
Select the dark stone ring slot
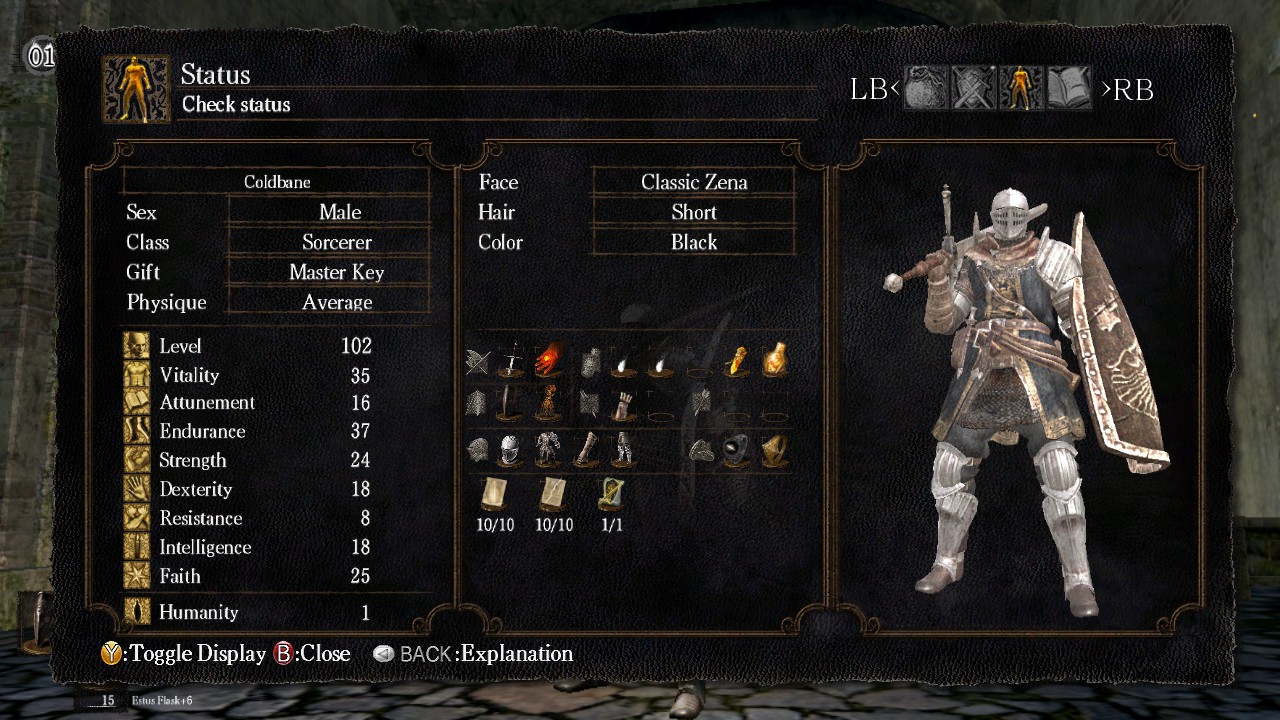736,449
